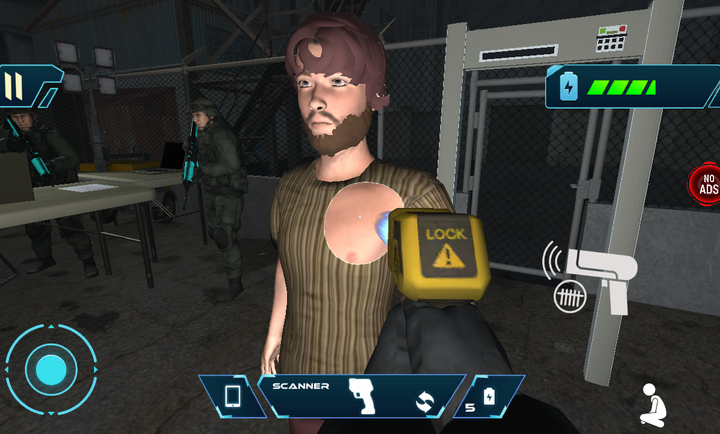Use the battery recharge slot
Viewport: 720px width, 434px height.
(488, 397)
